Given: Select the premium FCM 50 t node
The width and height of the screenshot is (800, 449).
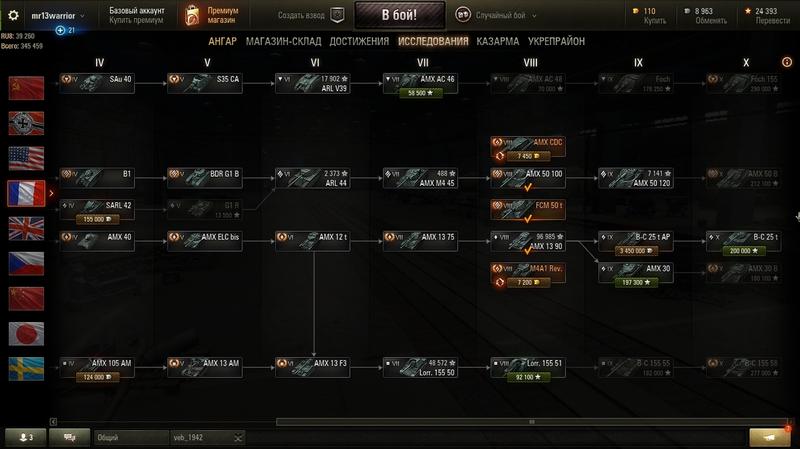Looking at the screenshot, I should [x=530, y=209].
